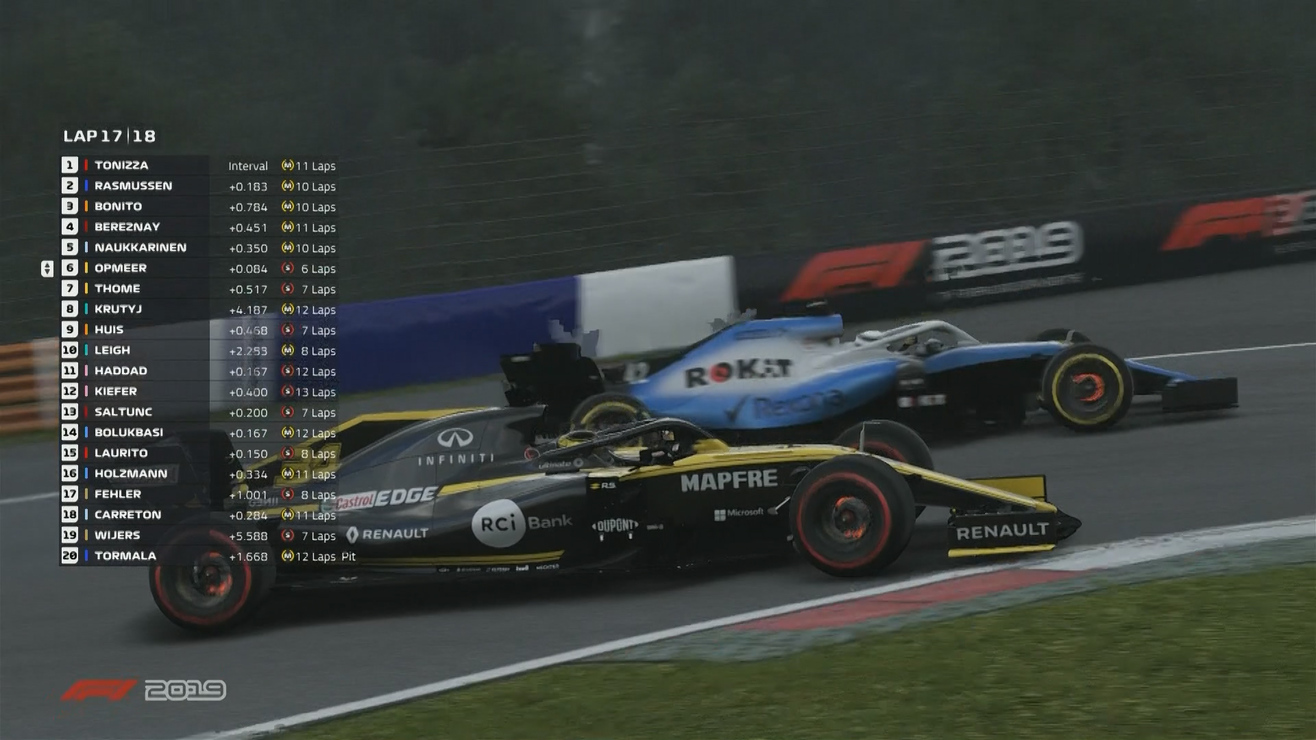Select Tormala's medium tyre icon
Screen dimensions: 1316x740
(290, 555)
